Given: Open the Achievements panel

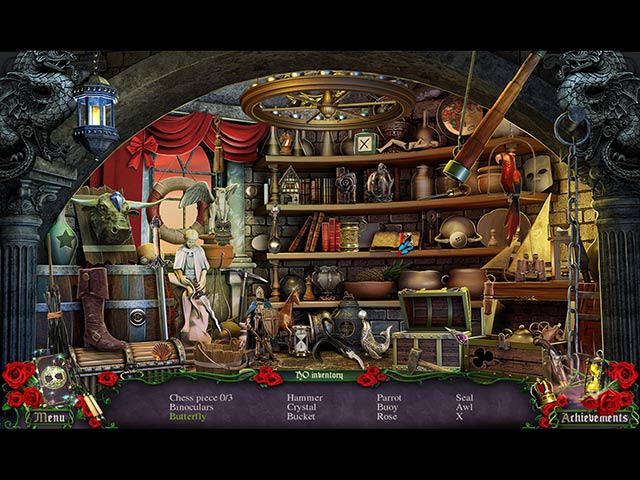Looking at the screenshot, I should (594, 418).
